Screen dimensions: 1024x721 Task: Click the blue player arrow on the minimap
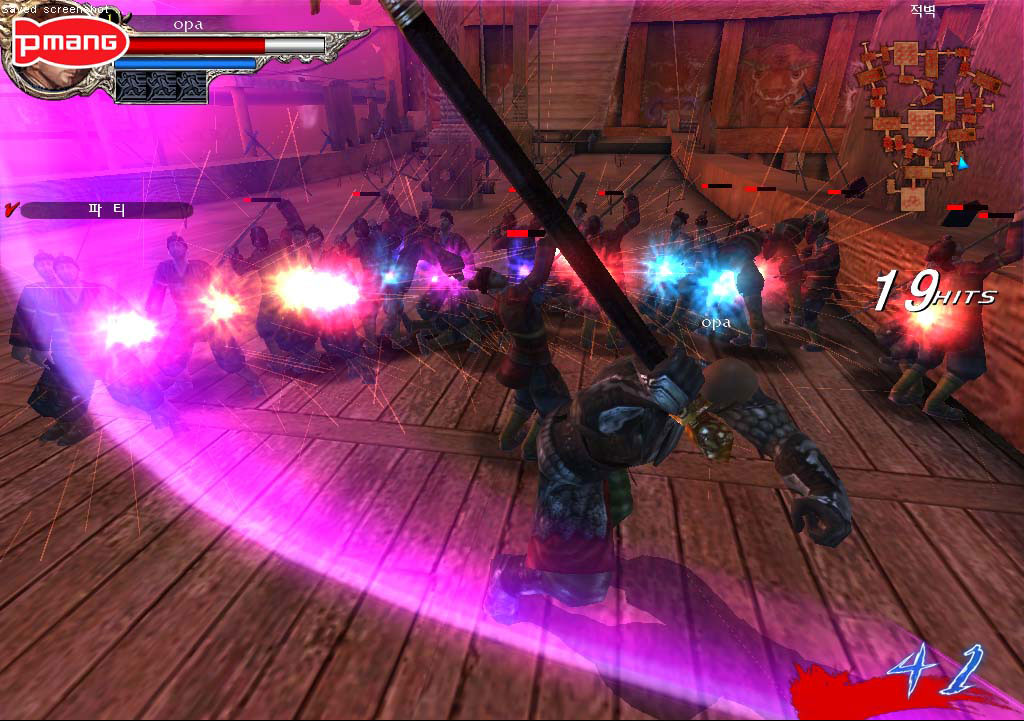pyautogui.click(x=963, y=163)
